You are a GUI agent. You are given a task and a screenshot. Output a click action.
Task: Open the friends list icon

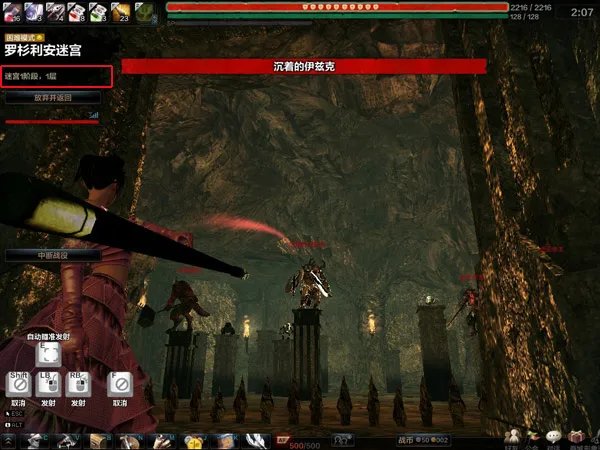[x=513, y=437]
